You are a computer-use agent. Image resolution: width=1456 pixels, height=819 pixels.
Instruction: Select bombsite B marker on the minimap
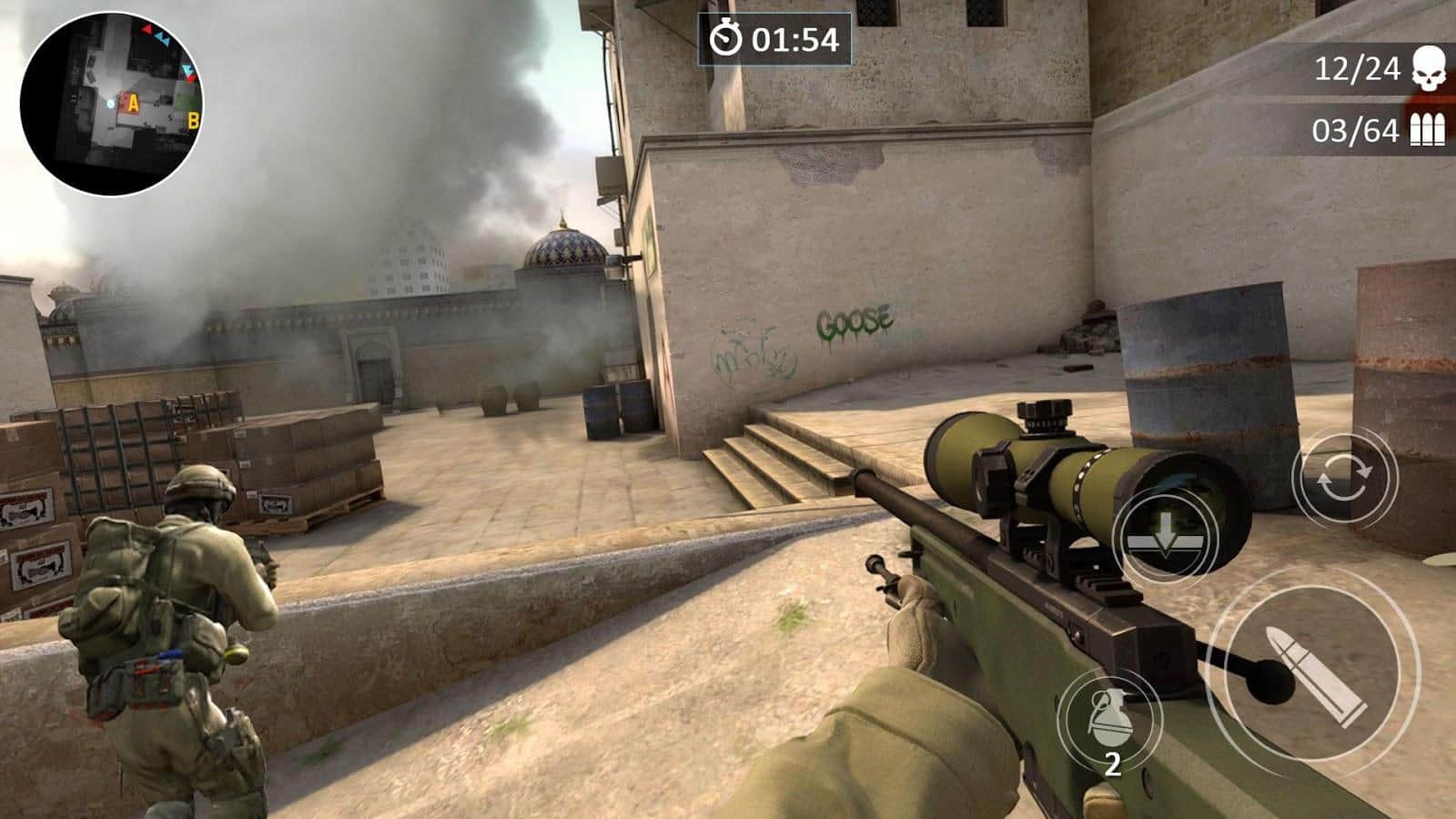pyautogui.click(x=191, y=119)
